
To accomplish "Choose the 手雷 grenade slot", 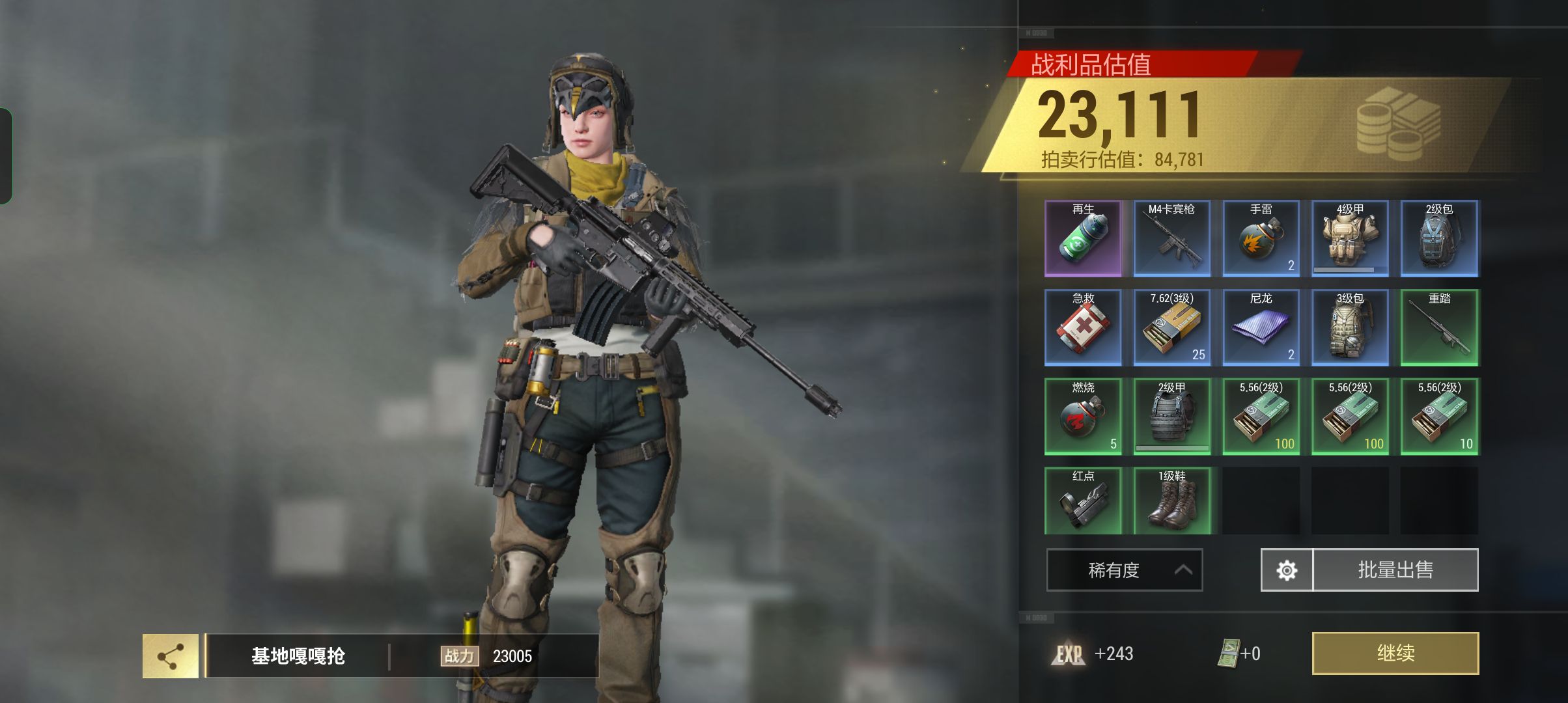I will tap(1261, 238).
